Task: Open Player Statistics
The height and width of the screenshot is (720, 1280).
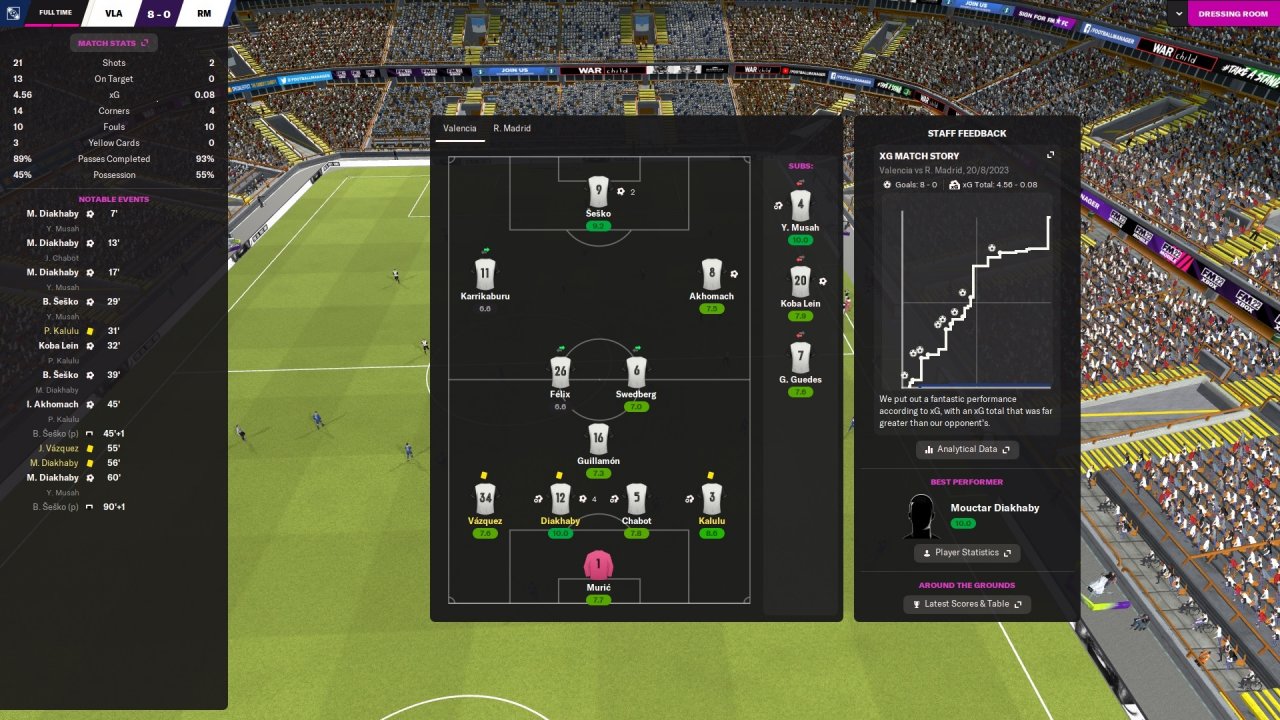Action: pyautogui.click(x=967, y=553)
